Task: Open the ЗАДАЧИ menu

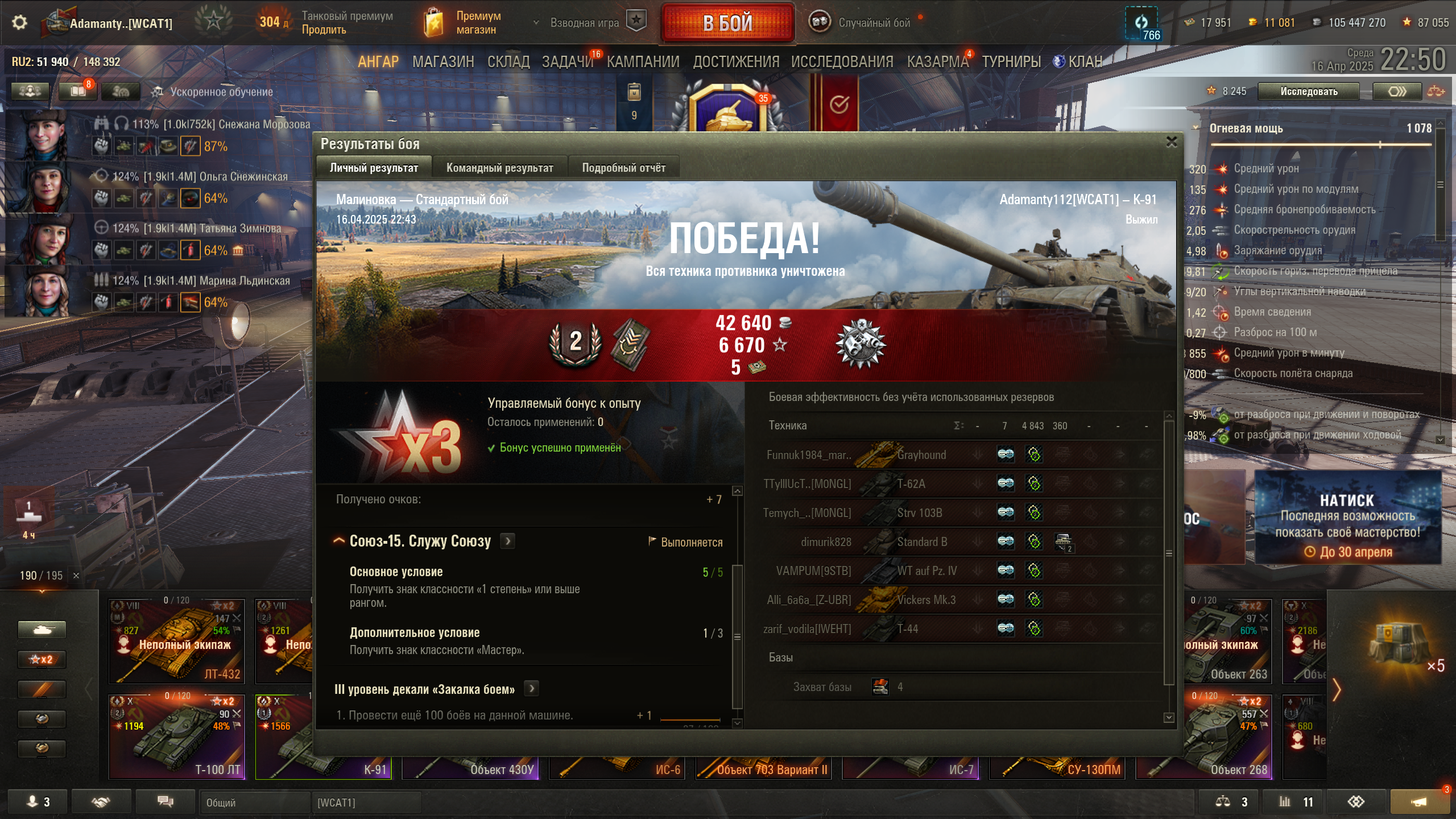Action: pyautogui.click(x=567, y=61)
